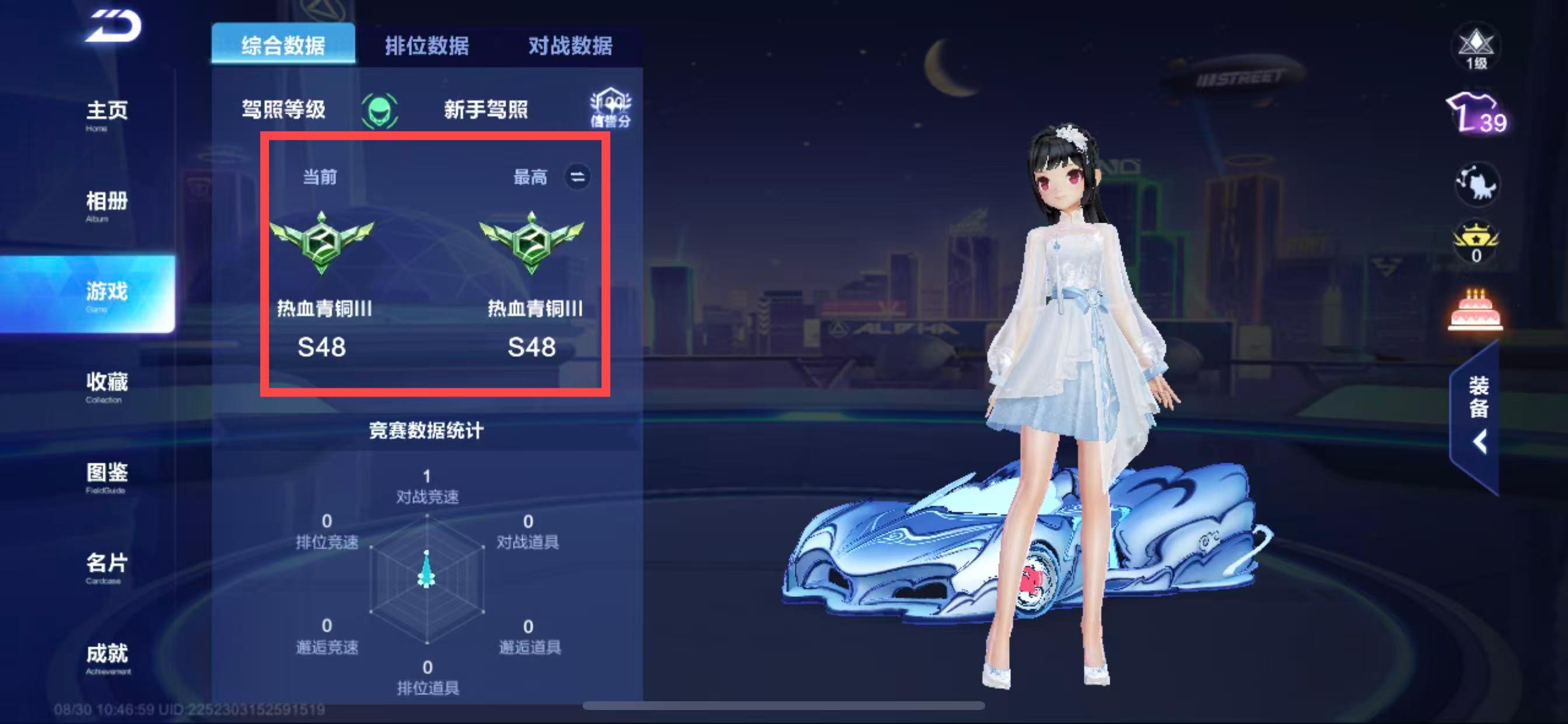1568x724 pixels.
Task: Open the T-shirt wardrobe icon showing 39
Action: coord(1478,114)
